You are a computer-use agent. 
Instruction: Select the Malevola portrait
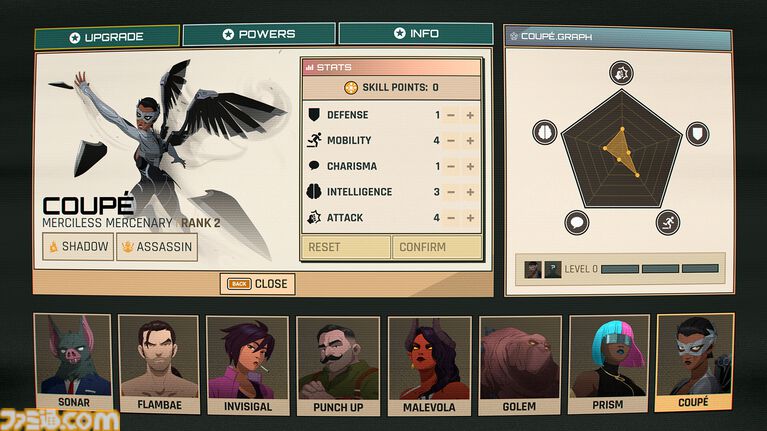click(x=429, y=364)
